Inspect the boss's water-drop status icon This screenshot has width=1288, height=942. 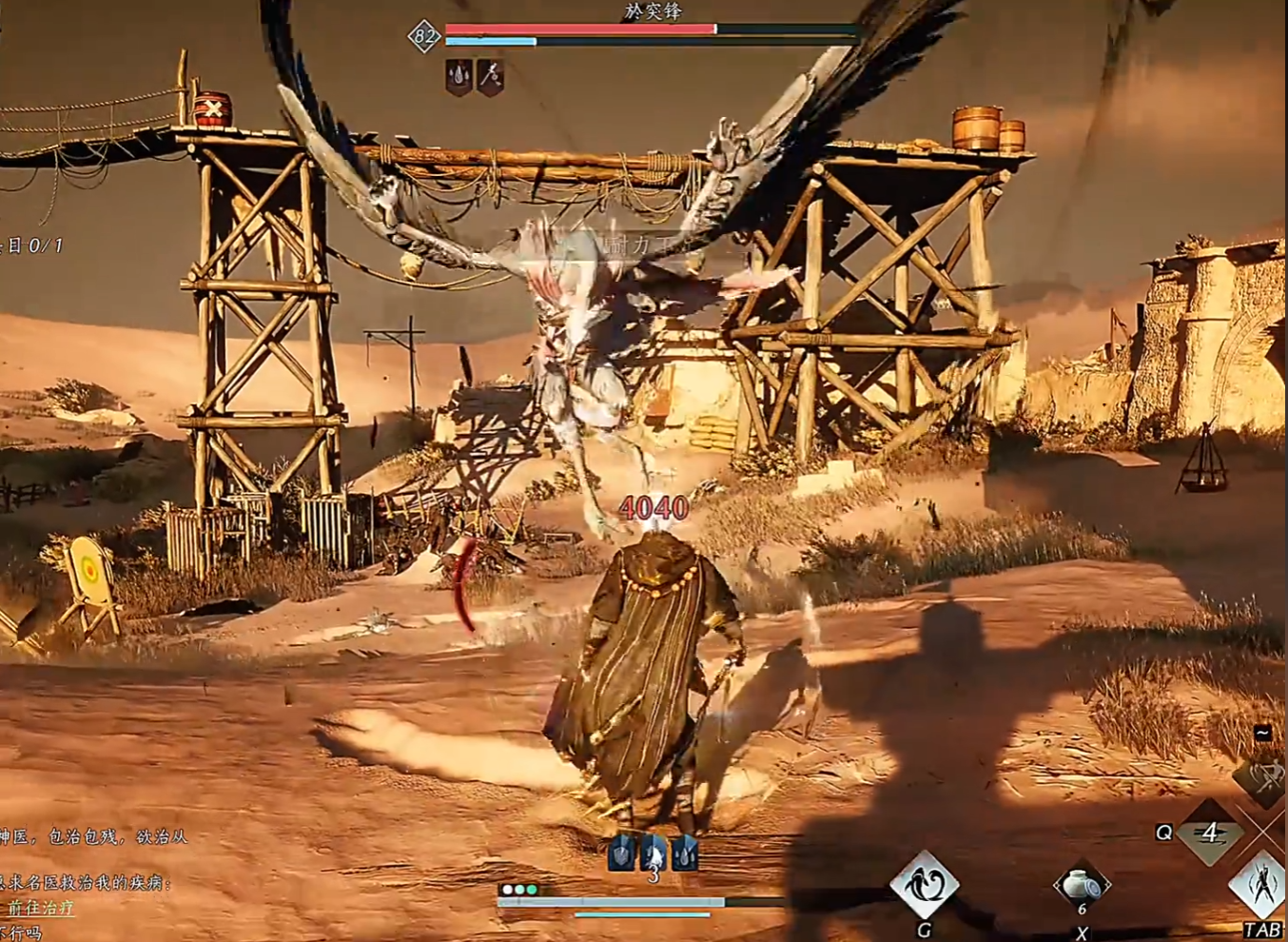459,76
